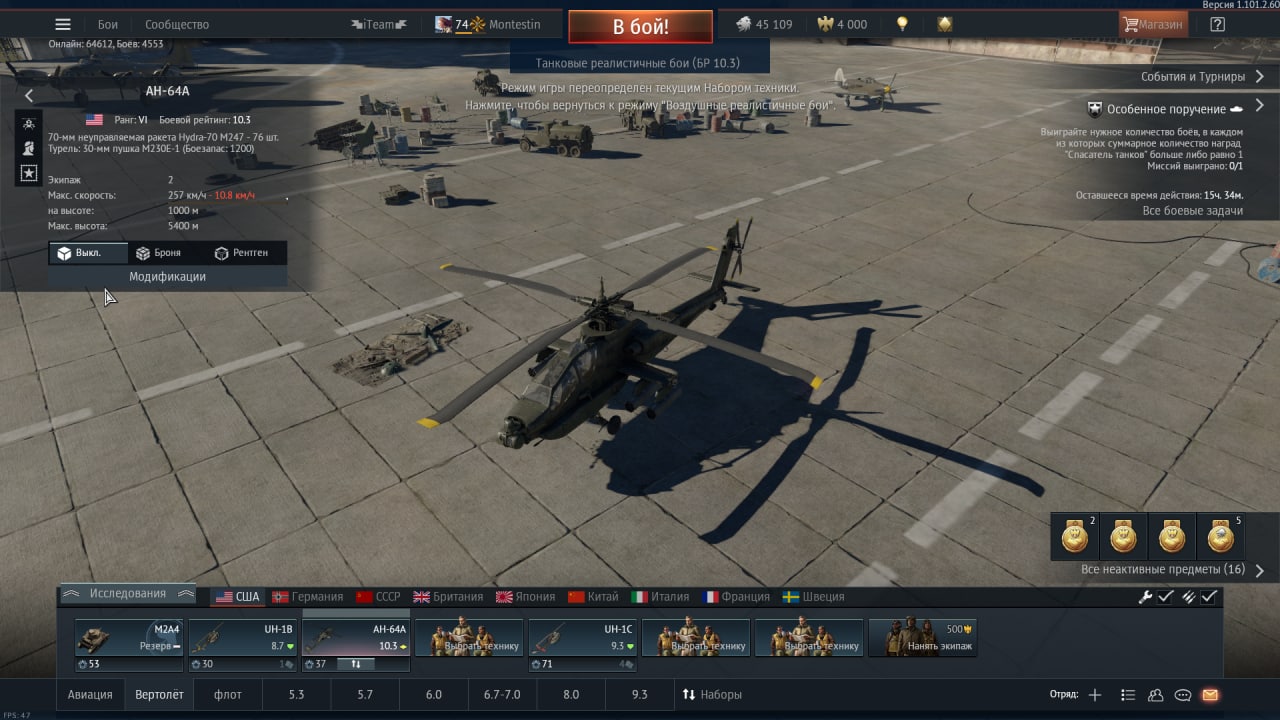
Task: Enable the Рентген x-ray view
Action: (241, 253)
